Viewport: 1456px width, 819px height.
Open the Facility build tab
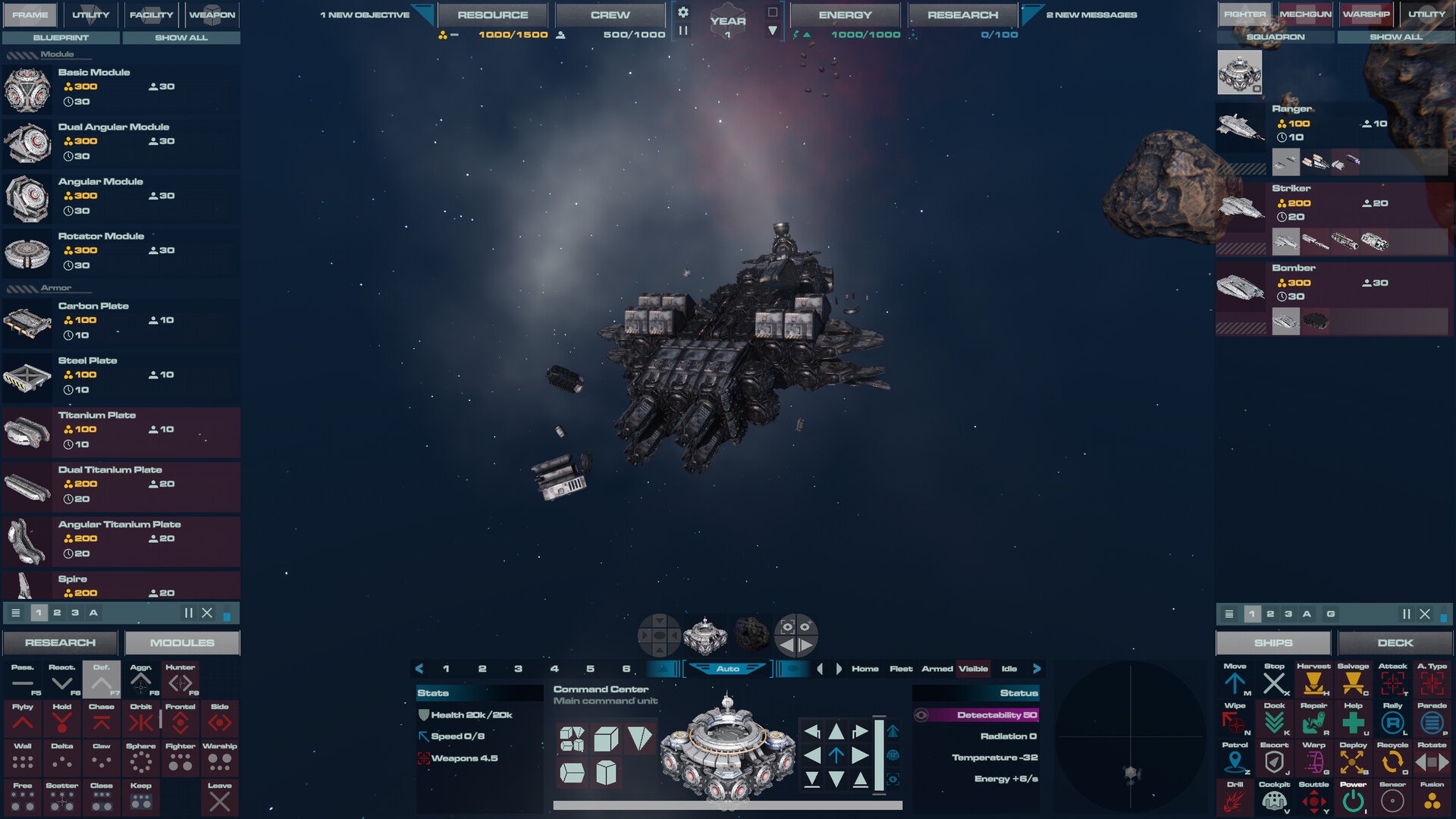[151, 14]
